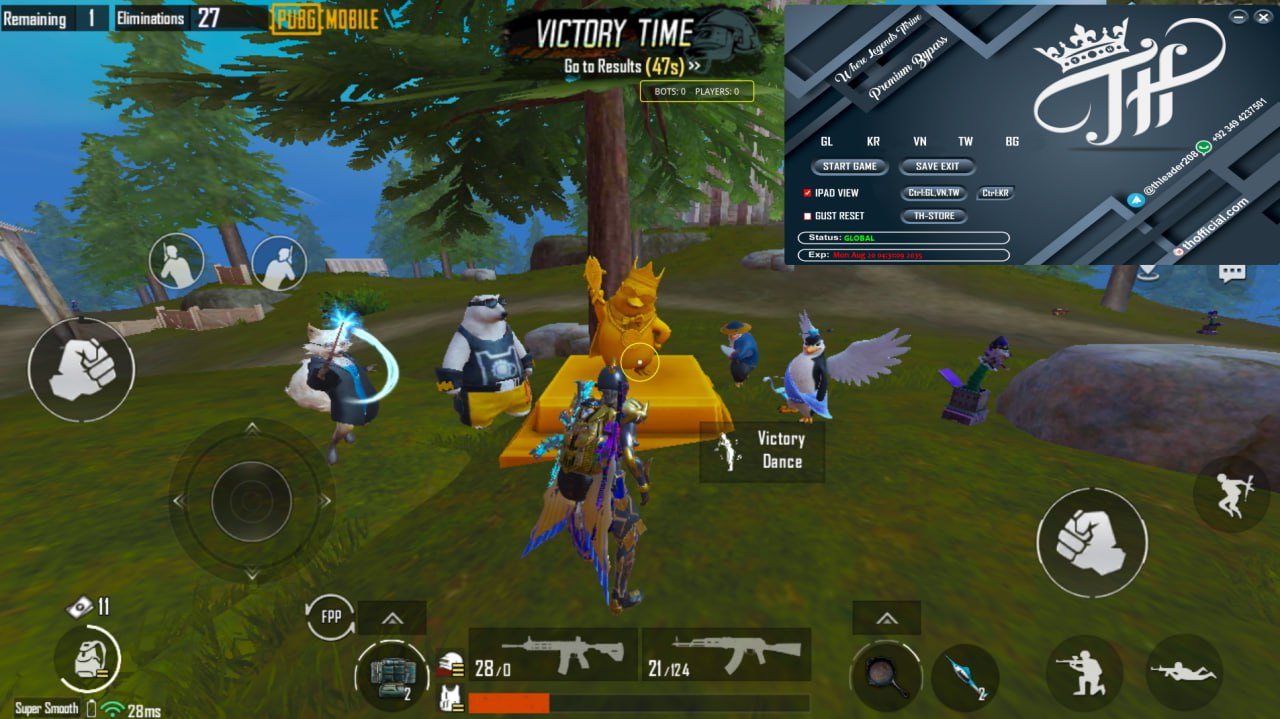Open the TH-STORE button
Viewport: 1280px width, 719px height.
pos(934,216)
